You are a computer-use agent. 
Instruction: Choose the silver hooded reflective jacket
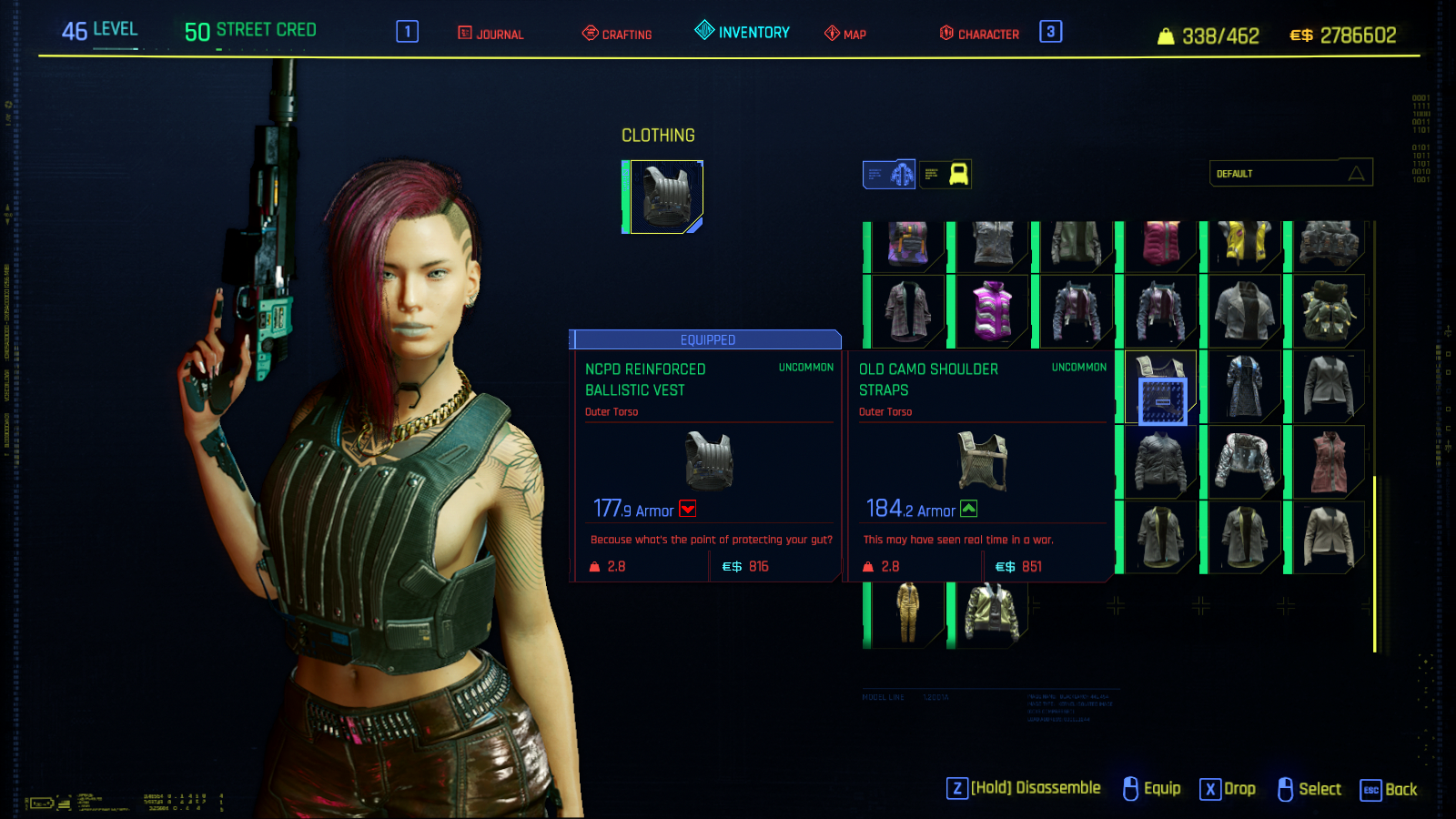click(x=1244, y=461)
